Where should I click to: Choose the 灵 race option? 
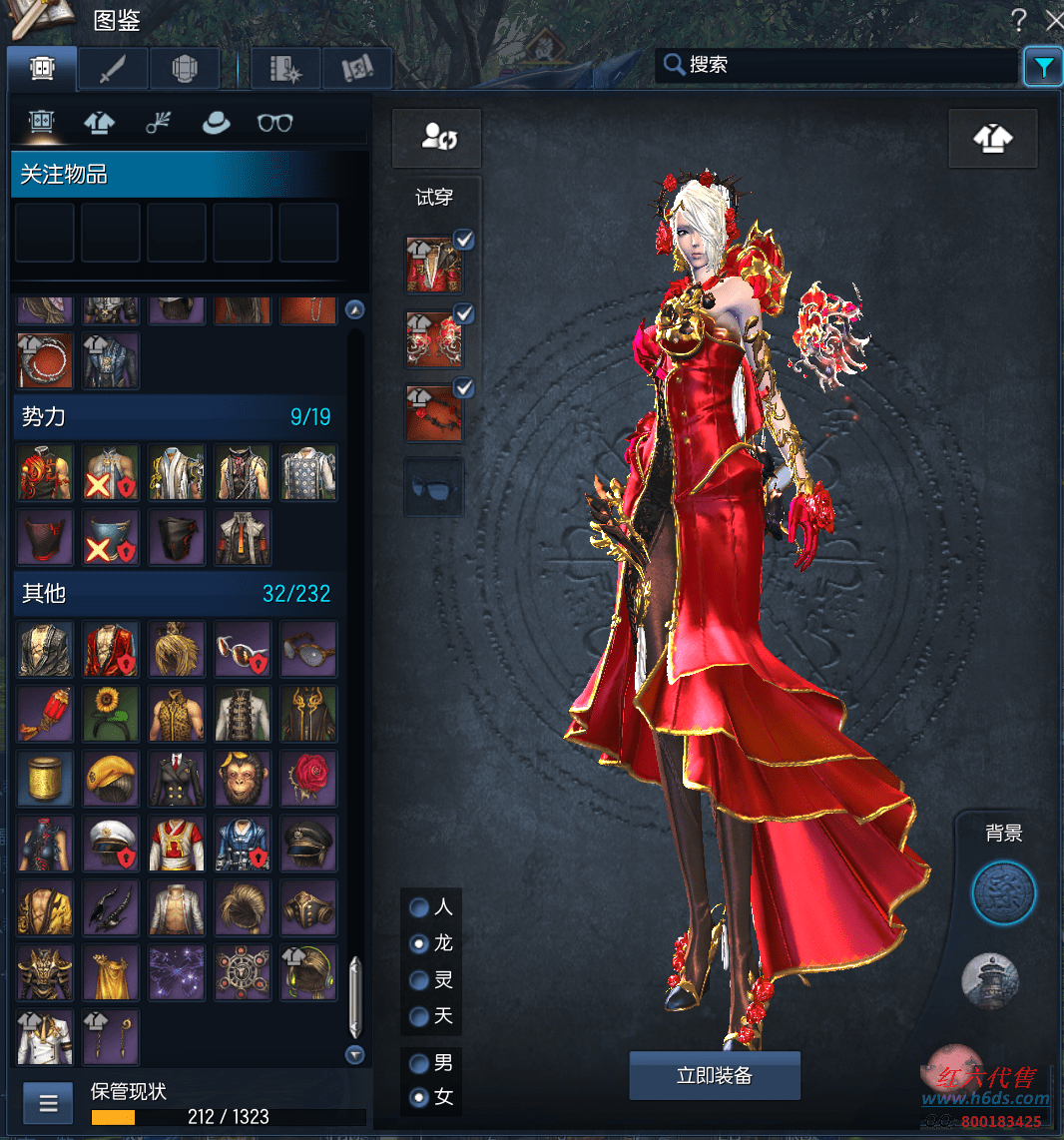pyautogui.click(x=419, y=979)
